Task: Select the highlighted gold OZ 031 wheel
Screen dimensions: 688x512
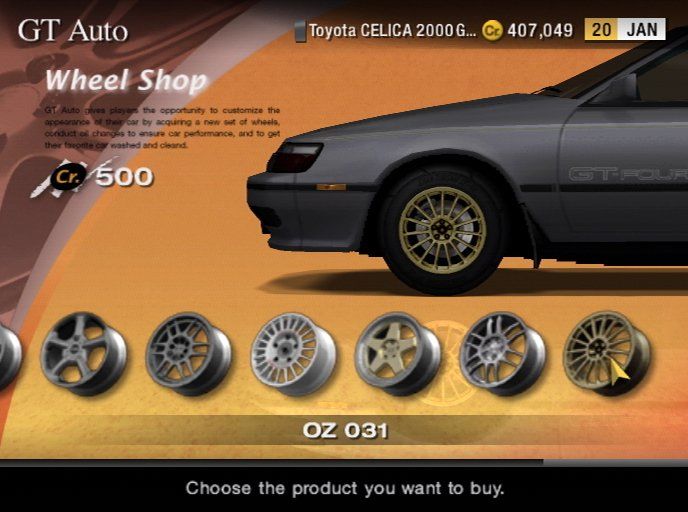Action: [x=605, y=353]
